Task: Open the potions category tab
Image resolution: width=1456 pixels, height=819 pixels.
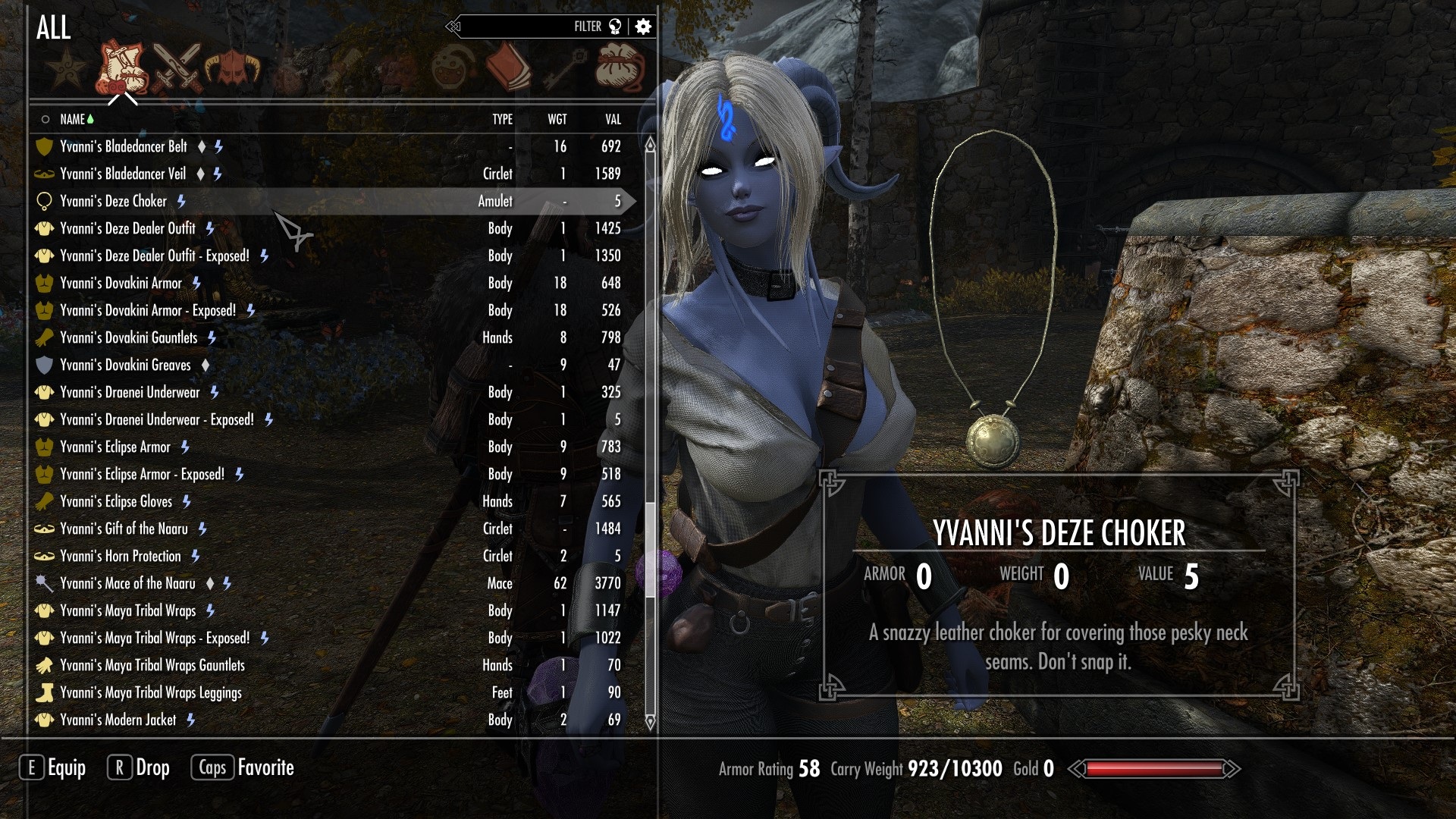Action: point(453,68)
